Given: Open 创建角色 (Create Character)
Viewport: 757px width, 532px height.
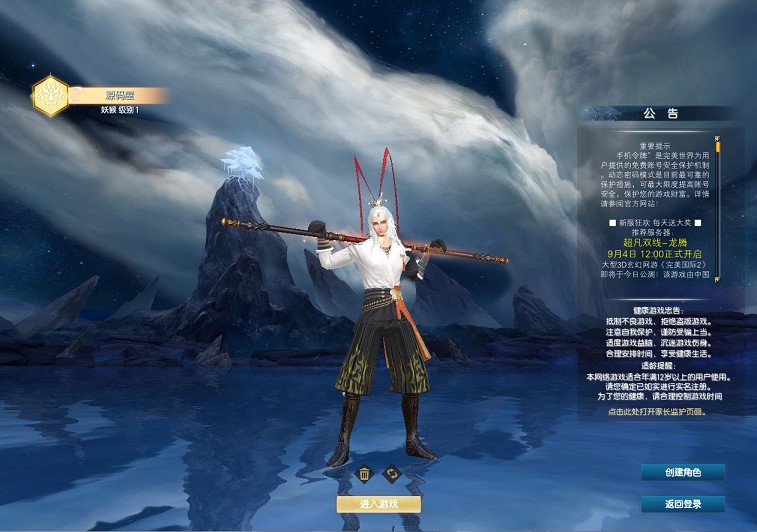Looking at the screenshot, I should (x=682, y=472).
